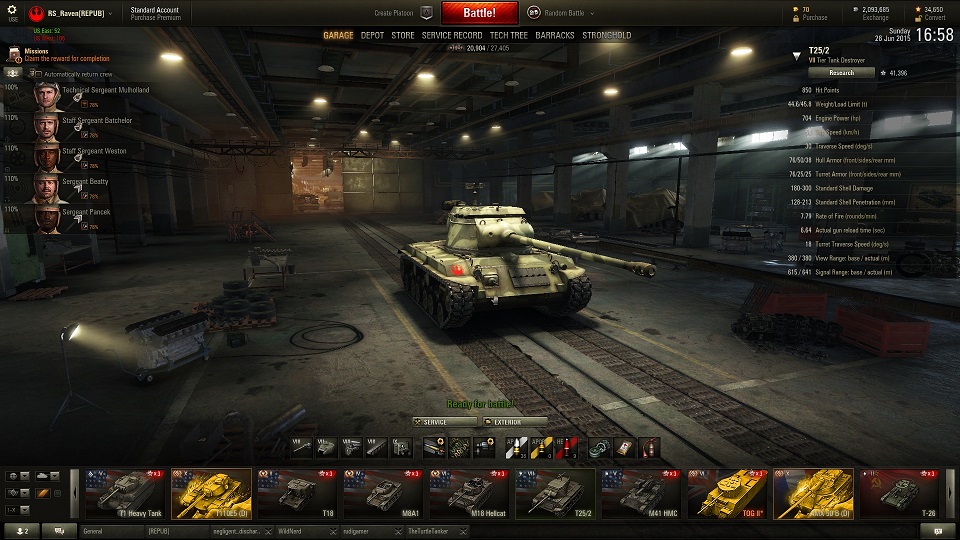This screenshot has height=540, width=960.
Task: Open the Random Battle mode dropdown
Action: [567, 13]
